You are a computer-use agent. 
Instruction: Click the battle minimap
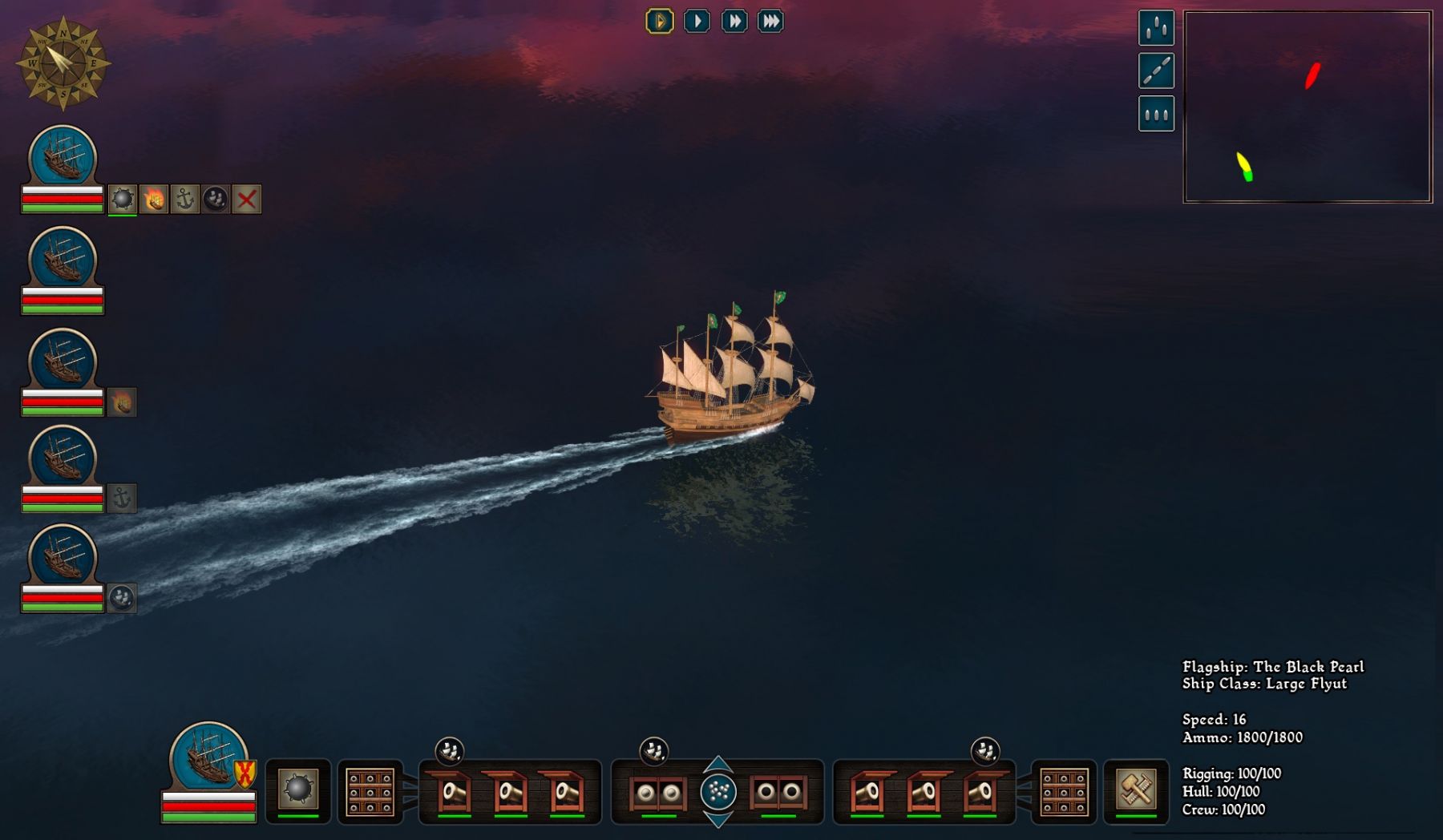[1308, 107]
